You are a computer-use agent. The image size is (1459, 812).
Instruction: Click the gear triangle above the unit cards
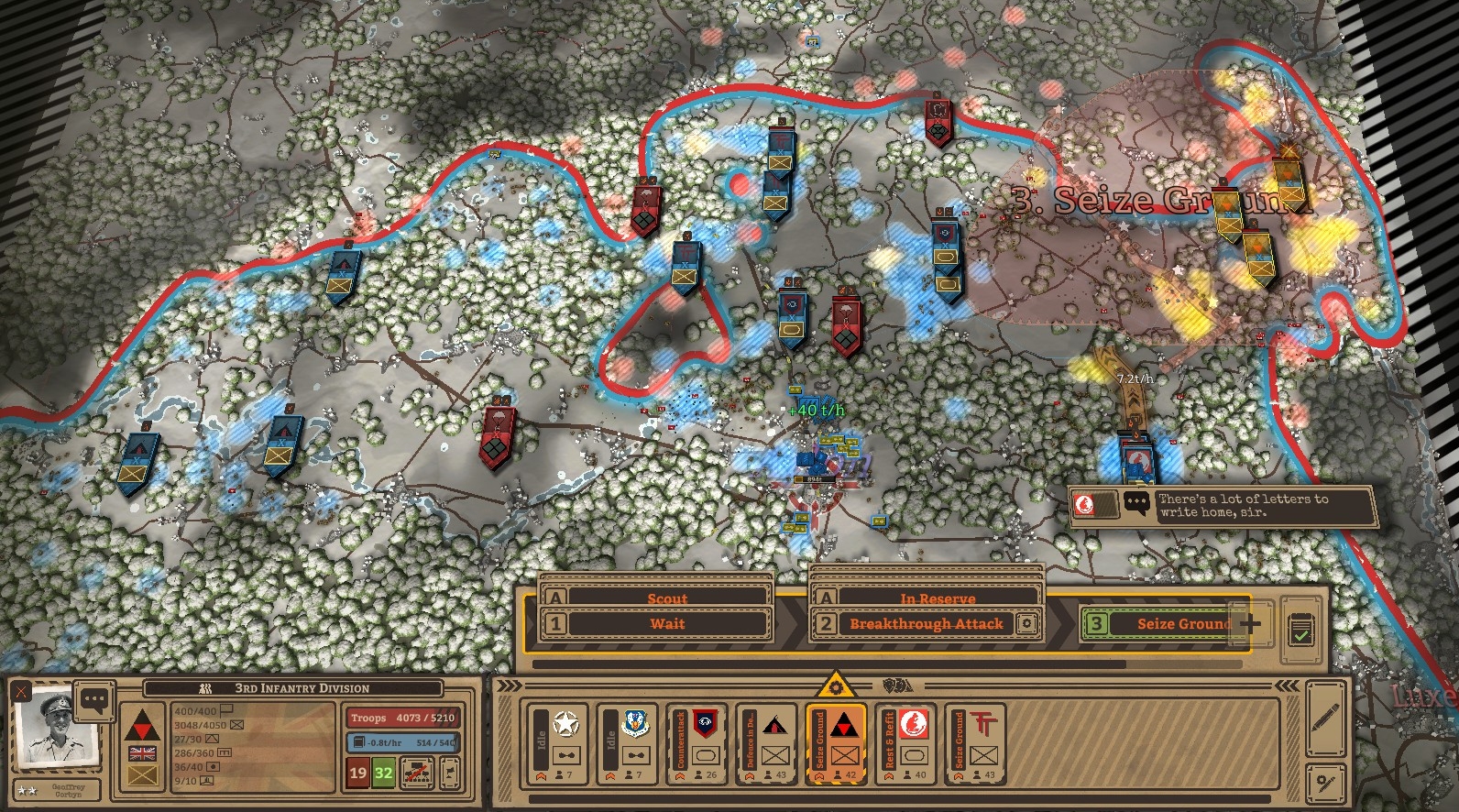tap(834, 686)
